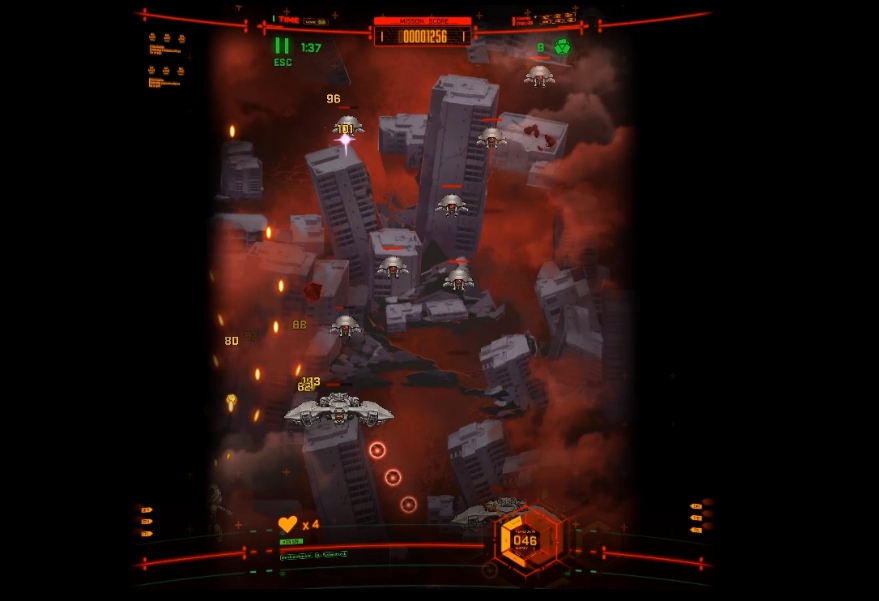
Task: Activate the orange hexagon 046 gauge
Action: 525,540
